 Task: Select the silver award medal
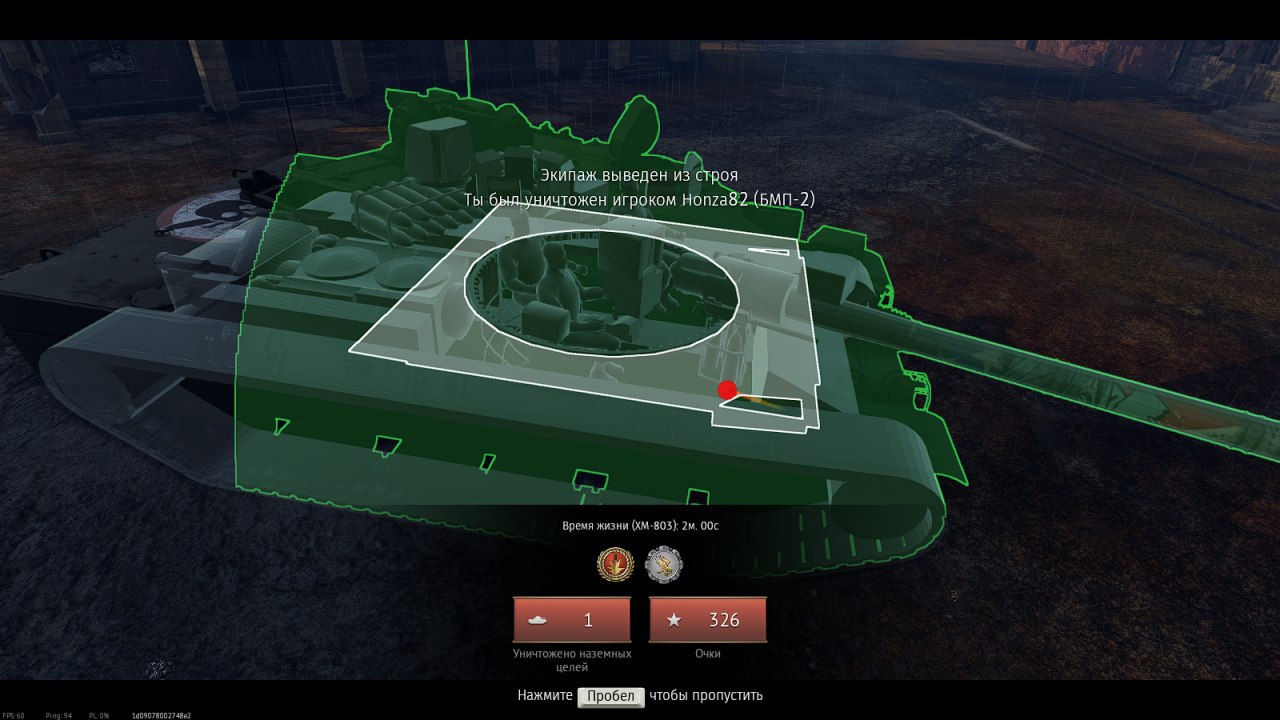tap(664, 565)
